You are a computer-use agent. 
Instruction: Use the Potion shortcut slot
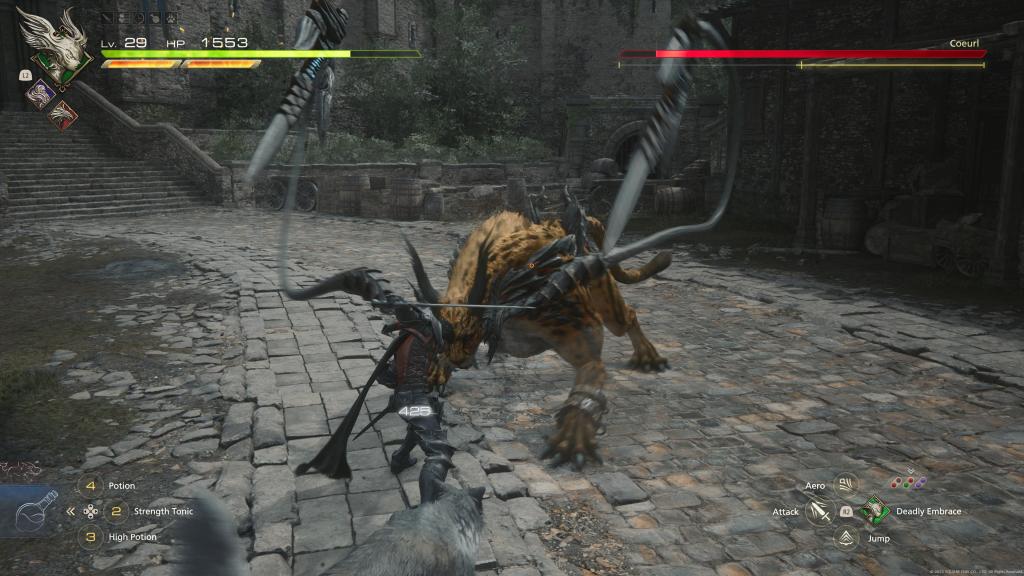(91, 486)
